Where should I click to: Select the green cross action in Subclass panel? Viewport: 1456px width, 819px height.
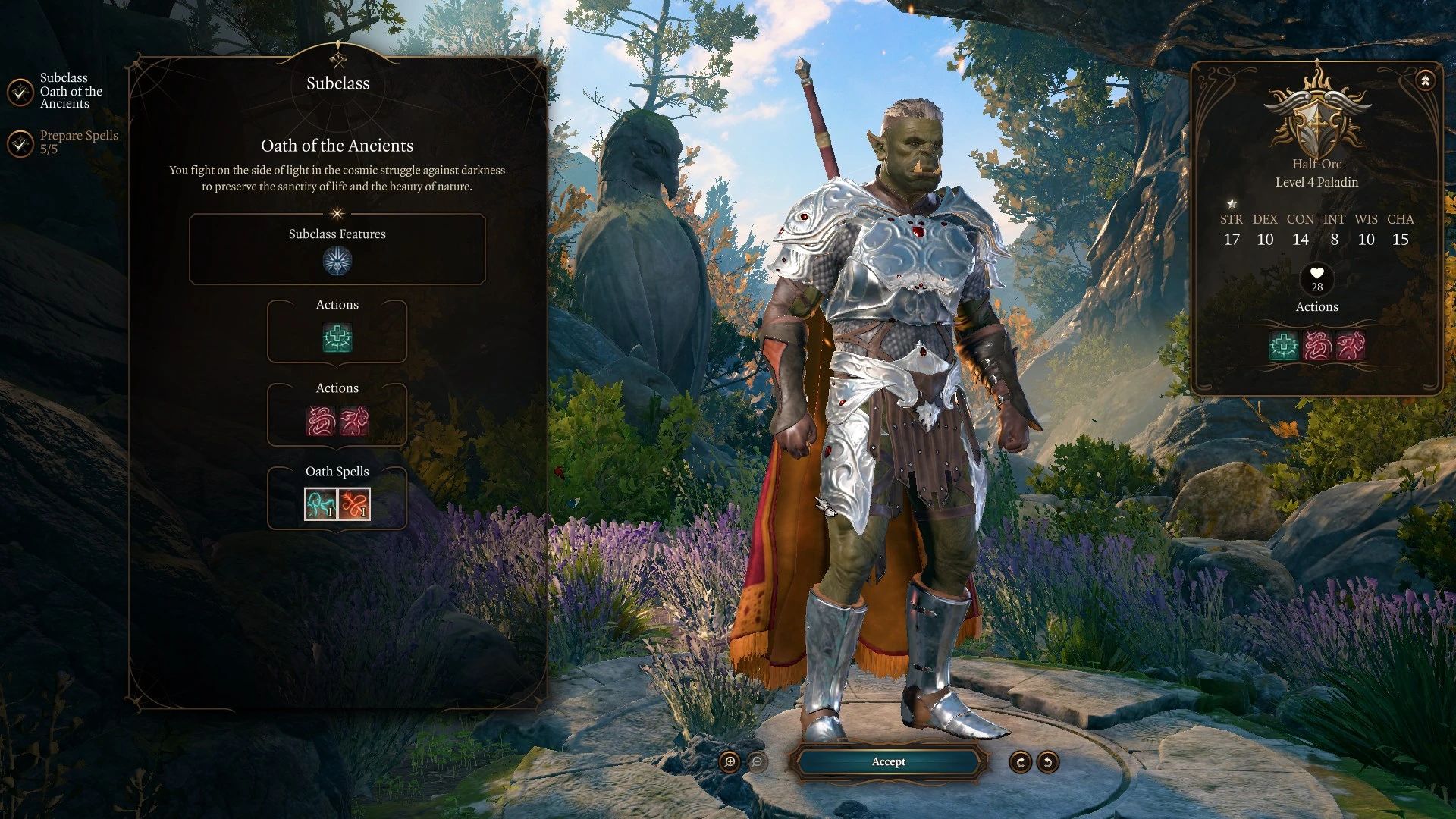(337, 338)
